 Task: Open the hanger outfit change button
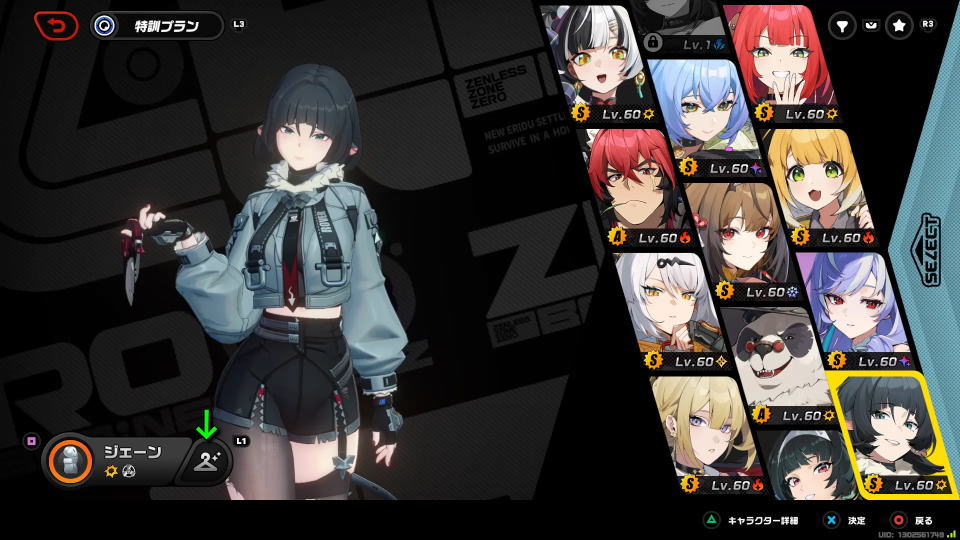(x=208, y=461)
